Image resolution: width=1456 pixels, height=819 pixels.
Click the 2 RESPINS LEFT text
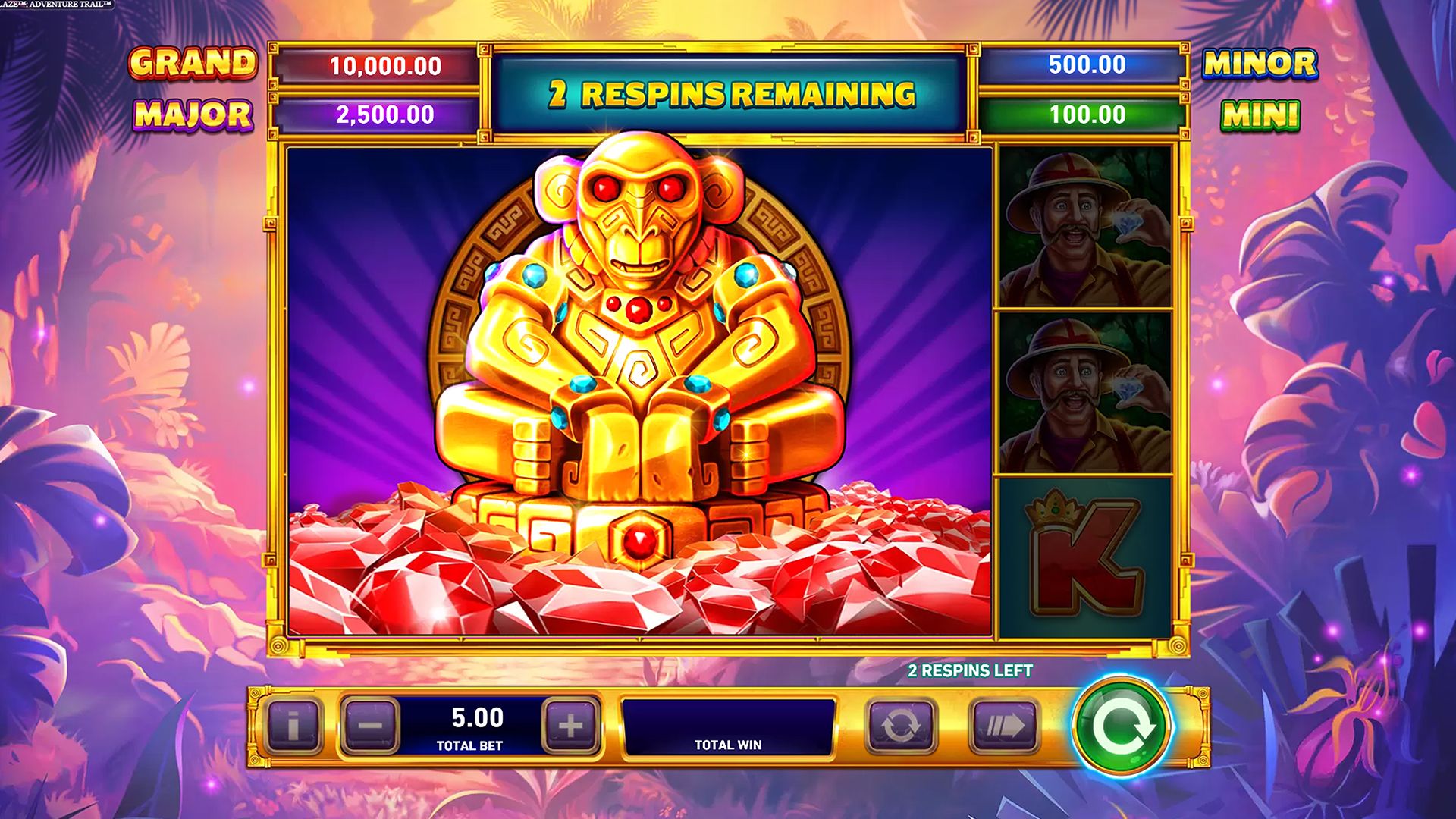coord(971,672)
